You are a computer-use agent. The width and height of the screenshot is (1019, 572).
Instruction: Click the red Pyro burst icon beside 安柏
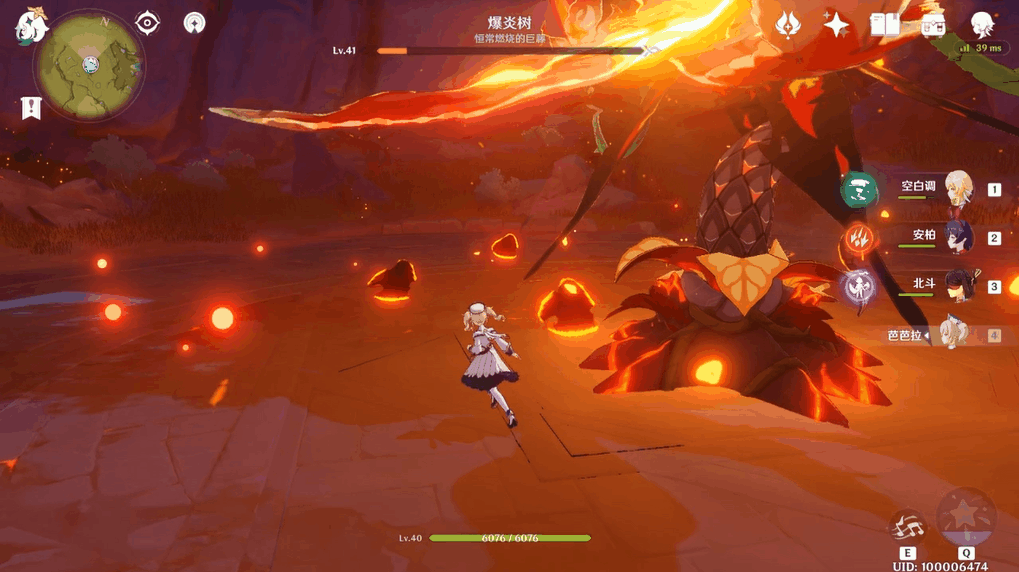point(859,238)
